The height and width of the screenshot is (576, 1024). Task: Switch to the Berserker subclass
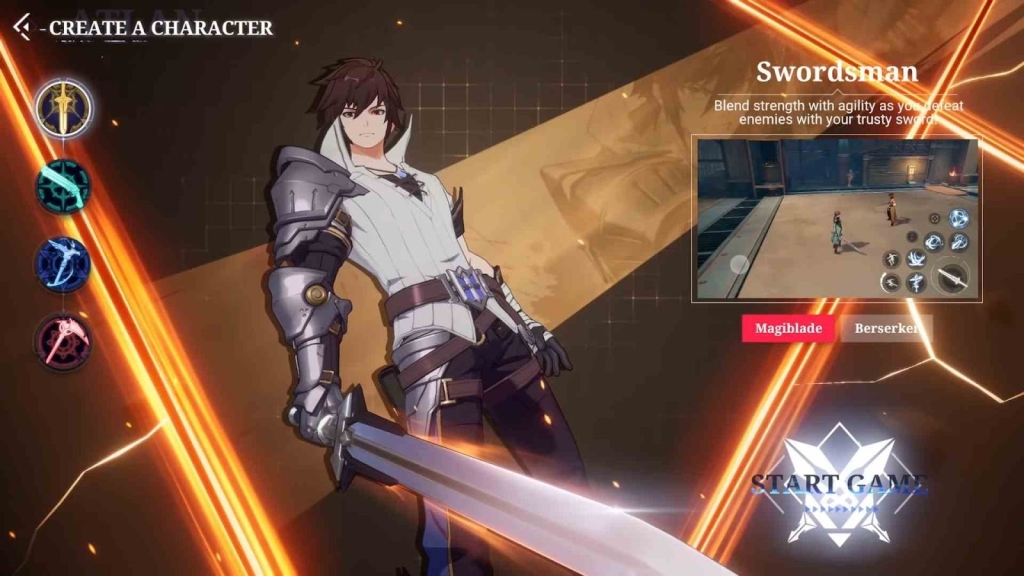885,329
